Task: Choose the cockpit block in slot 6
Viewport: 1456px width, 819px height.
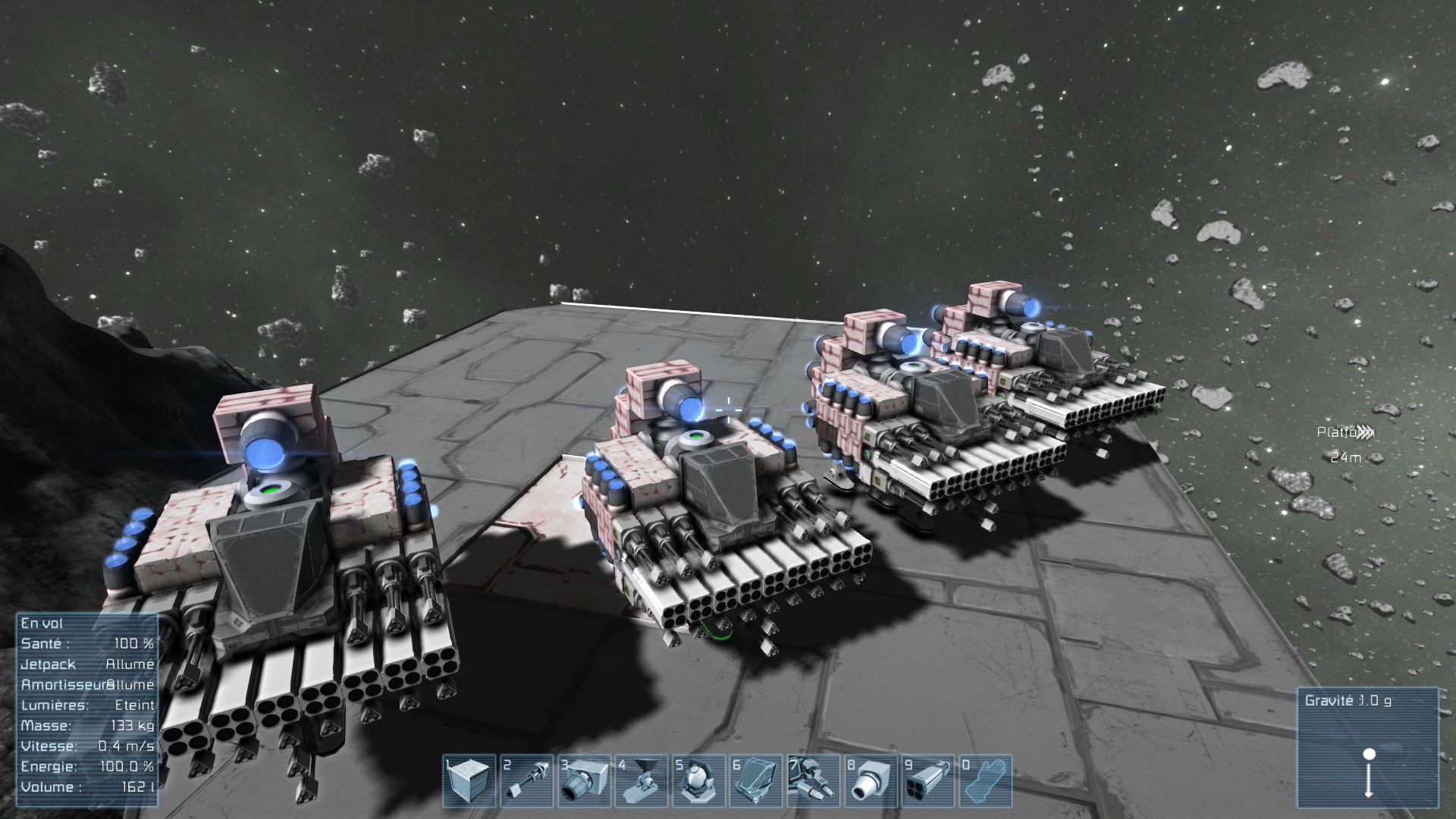Action: (x=756, y=780)
